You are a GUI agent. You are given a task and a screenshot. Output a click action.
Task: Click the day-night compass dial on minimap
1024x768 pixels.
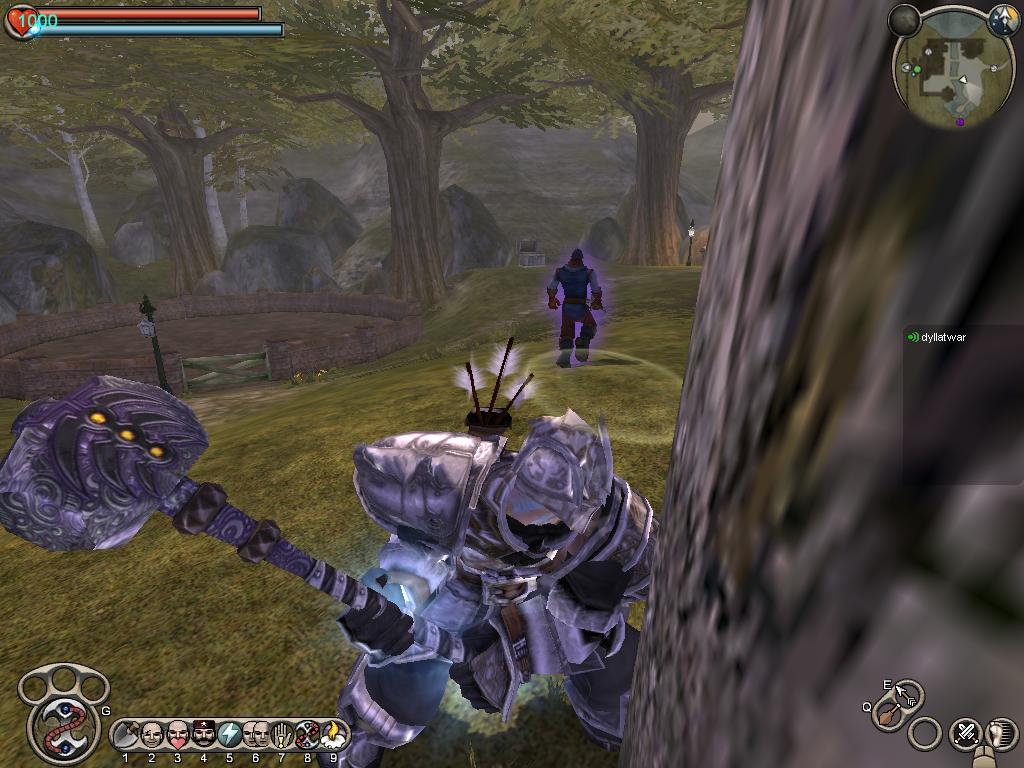pyautogui.click(x=1003, y=19)
